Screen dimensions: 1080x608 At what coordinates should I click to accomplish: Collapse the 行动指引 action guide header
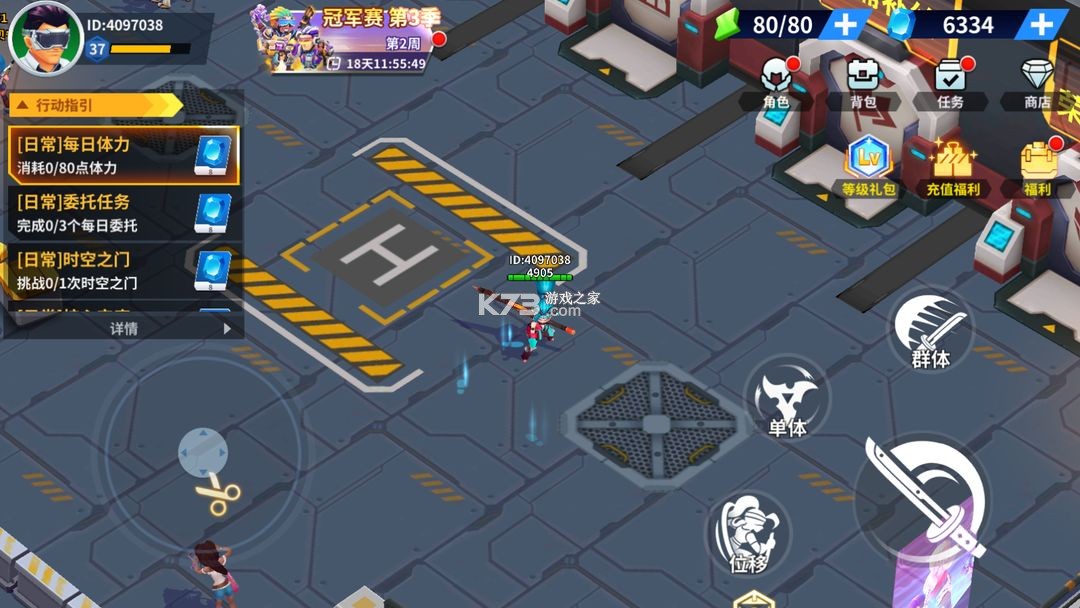(95, 105)
